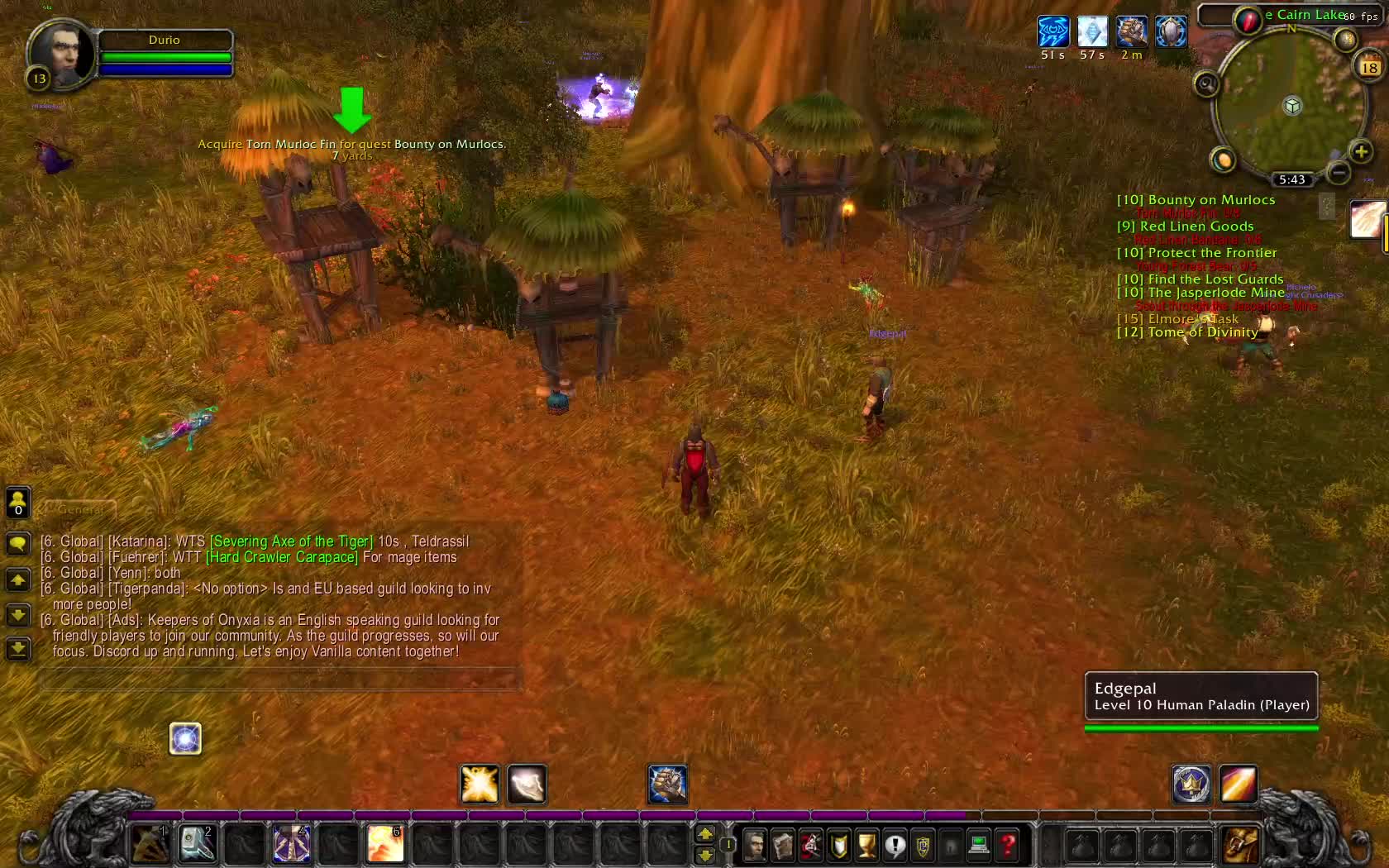Screen dimensions: 1389x868
Task: Zoom out the minimap with the minus button
Action: click(1339, 172)
